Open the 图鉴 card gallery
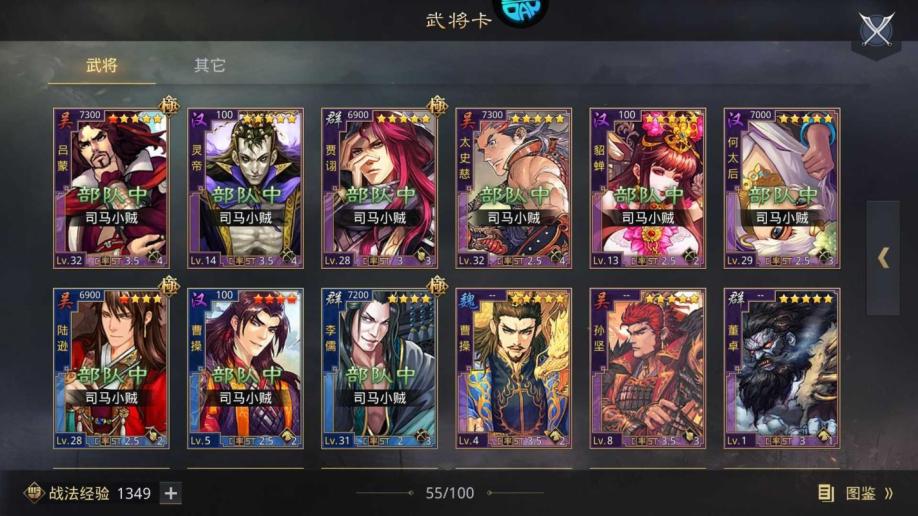The width and height of the screenshot is (918, 516). point(855,493)
